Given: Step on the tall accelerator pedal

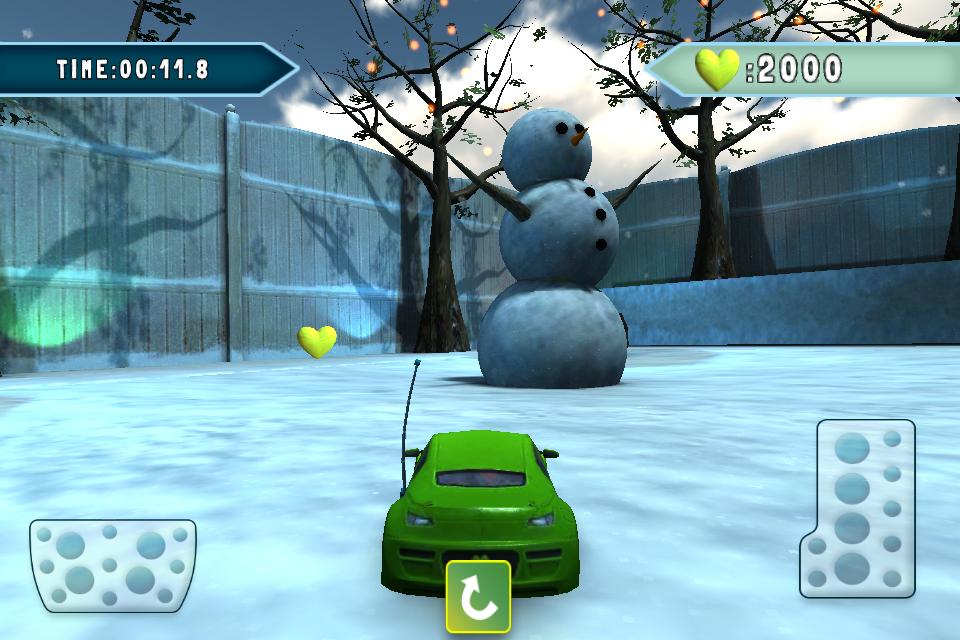Looking at the screenshot, I should (859, 508).
